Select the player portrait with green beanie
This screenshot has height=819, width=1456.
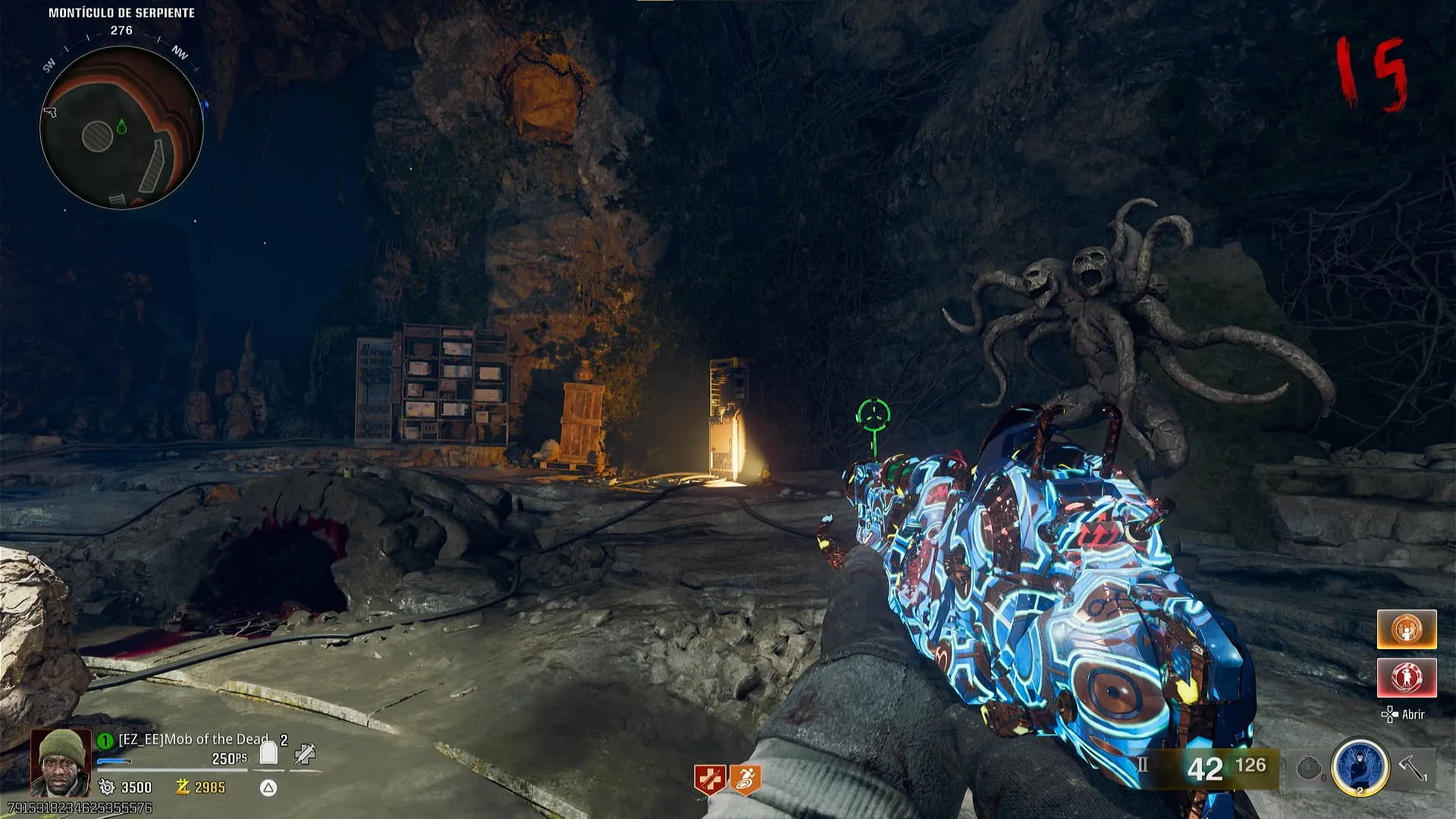[61, 762]
